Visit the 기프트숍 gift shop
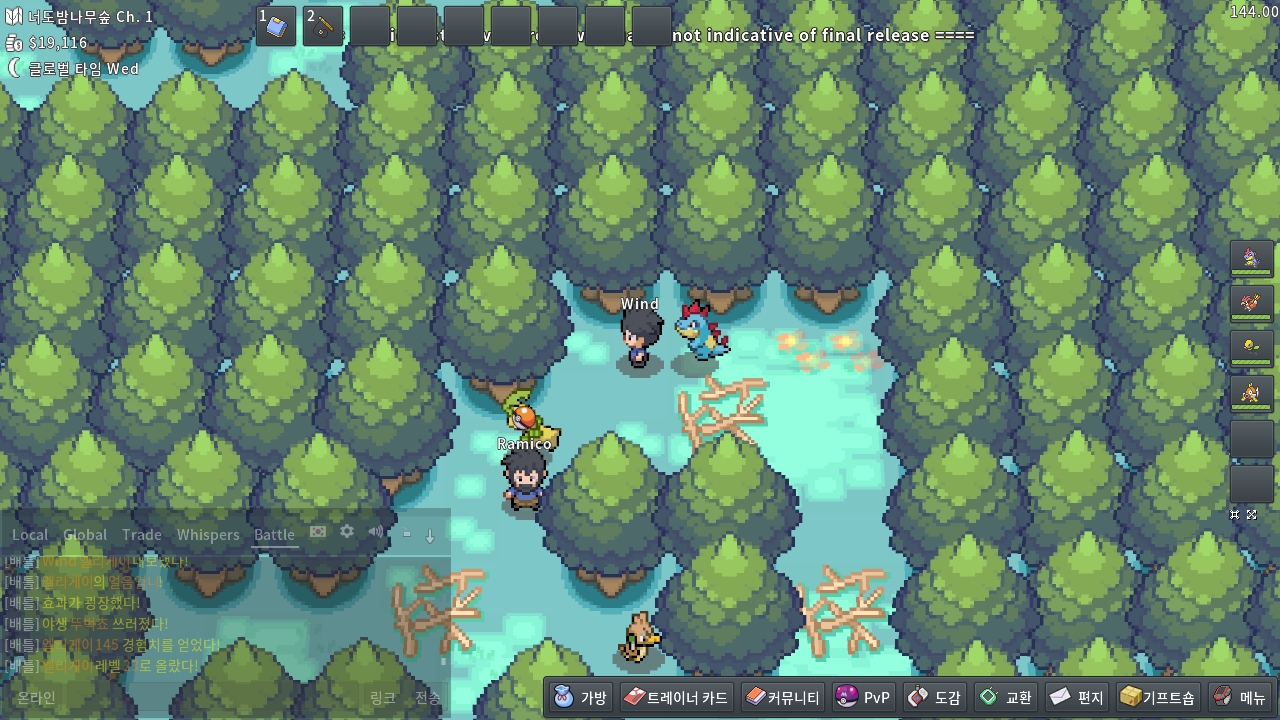The width and height of the screenshot is (1280, 720). pos(1157,697)
